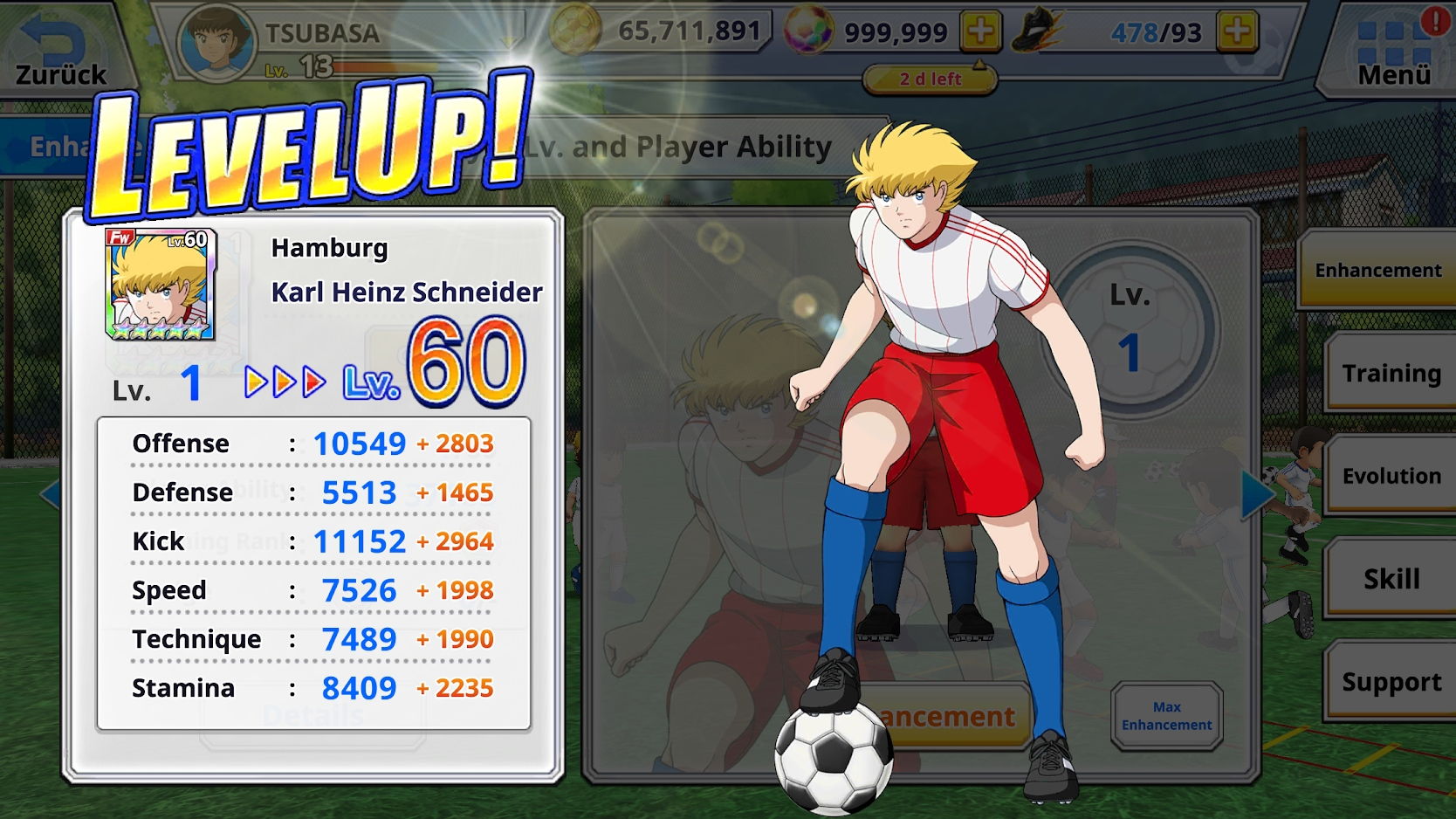Image resolution: width=1456 pixels, height=819 pixels.
Task: Open the Menü button
Action: pos(1393,51)
